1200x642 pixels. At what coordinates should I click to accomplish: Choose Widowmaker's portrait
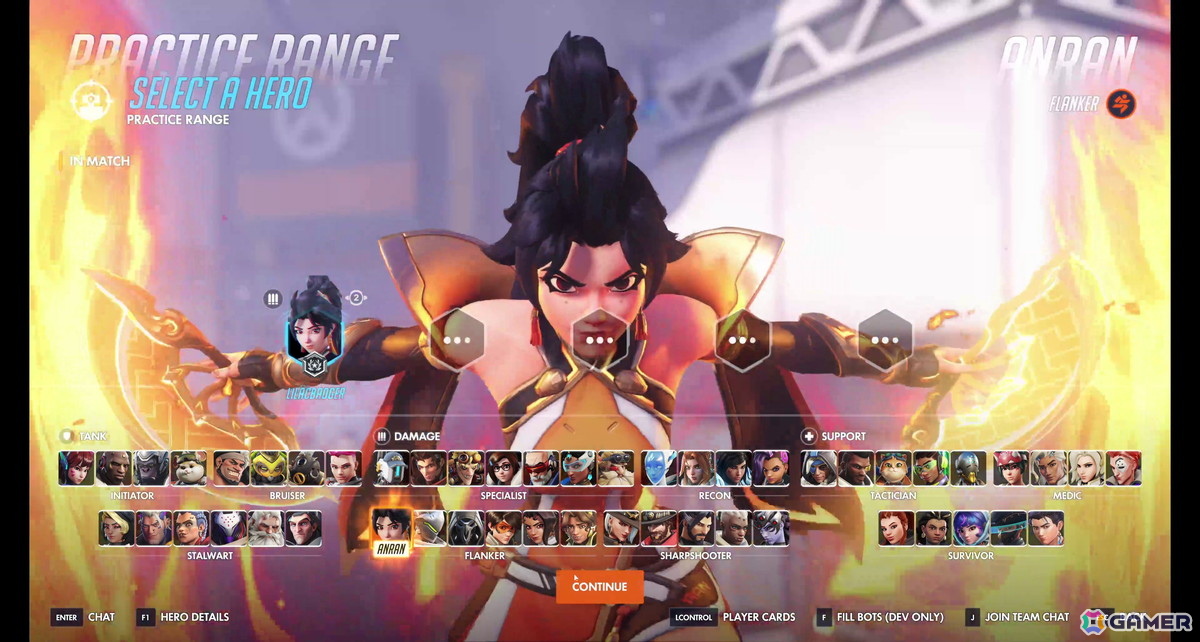(771, 528)
